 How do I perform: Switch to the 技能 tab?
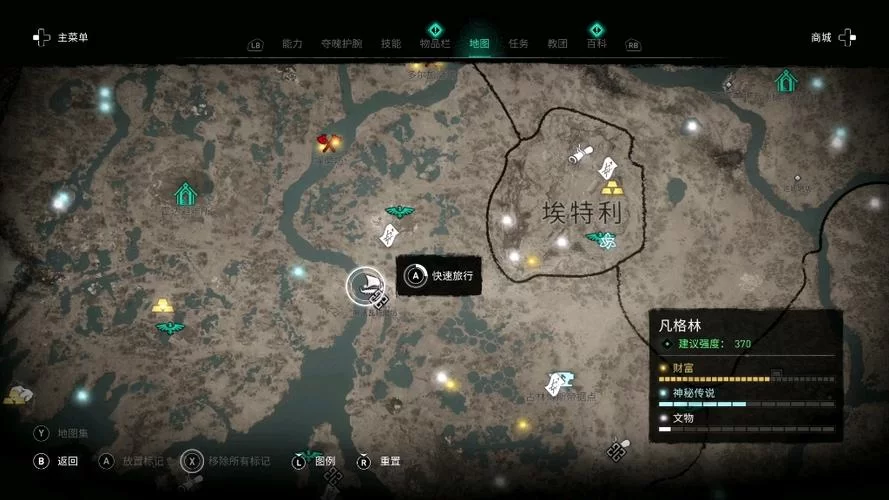click(x=391, y=44)
